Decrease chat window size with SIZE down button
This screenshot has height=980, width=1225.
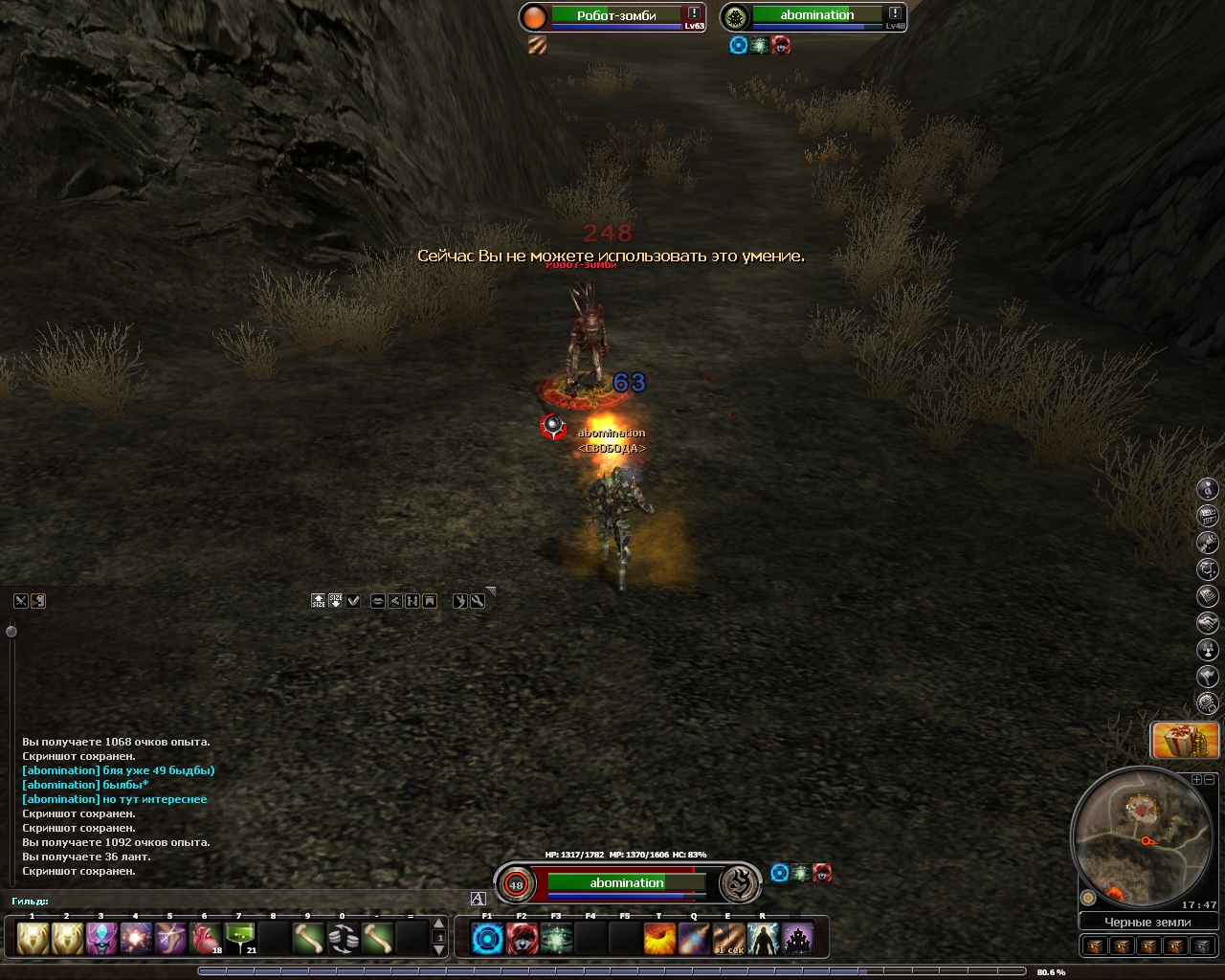pos(336,601)
